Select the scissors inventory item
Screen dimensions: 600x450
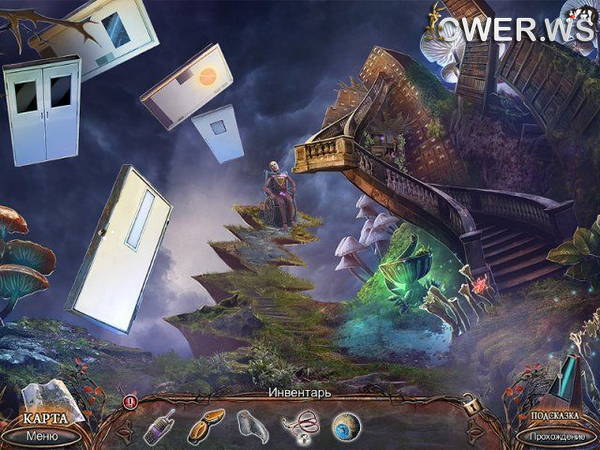(299, 425)
